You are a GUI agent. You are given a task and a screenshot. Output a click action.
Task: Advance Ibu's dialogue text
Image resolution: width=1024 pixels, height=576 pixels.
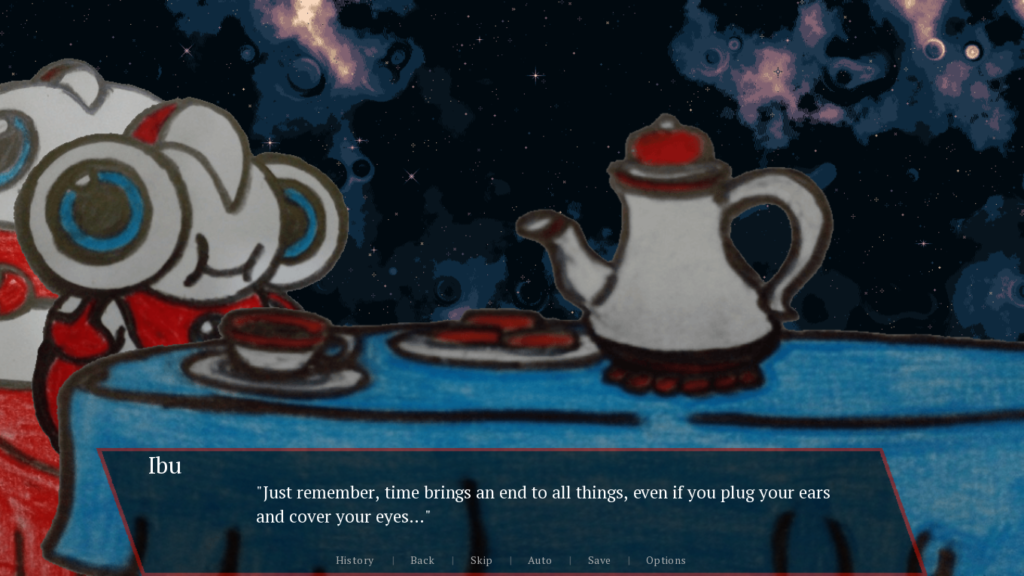pyautogui.click(x=543, y=505)
